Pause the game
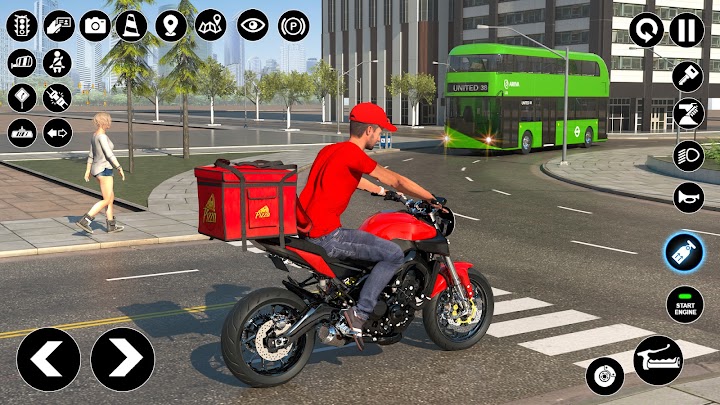The image size is (720, 405). (x=686, y=30)
